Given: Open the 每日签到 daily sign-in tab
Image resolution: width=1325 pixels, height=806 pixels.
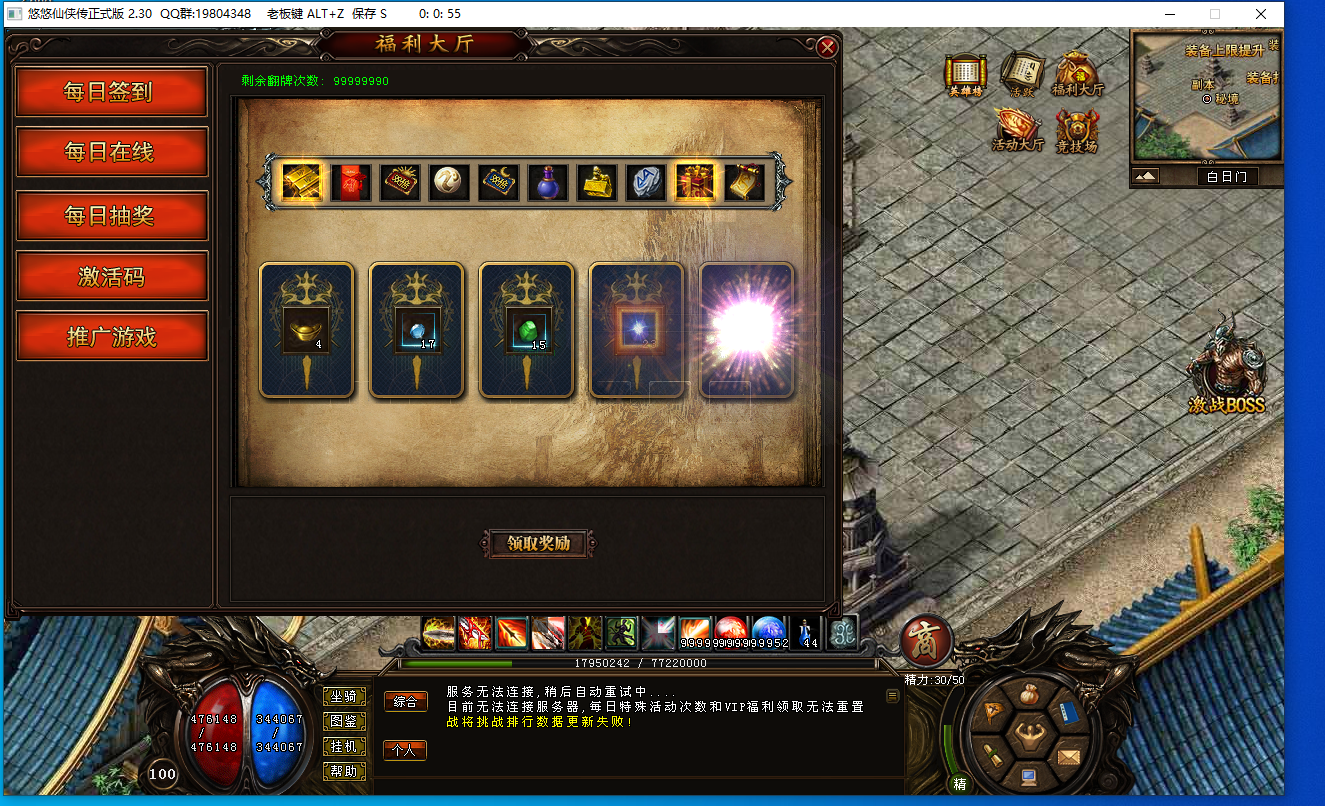Looking at the screenshot, I should click(111, 92).
